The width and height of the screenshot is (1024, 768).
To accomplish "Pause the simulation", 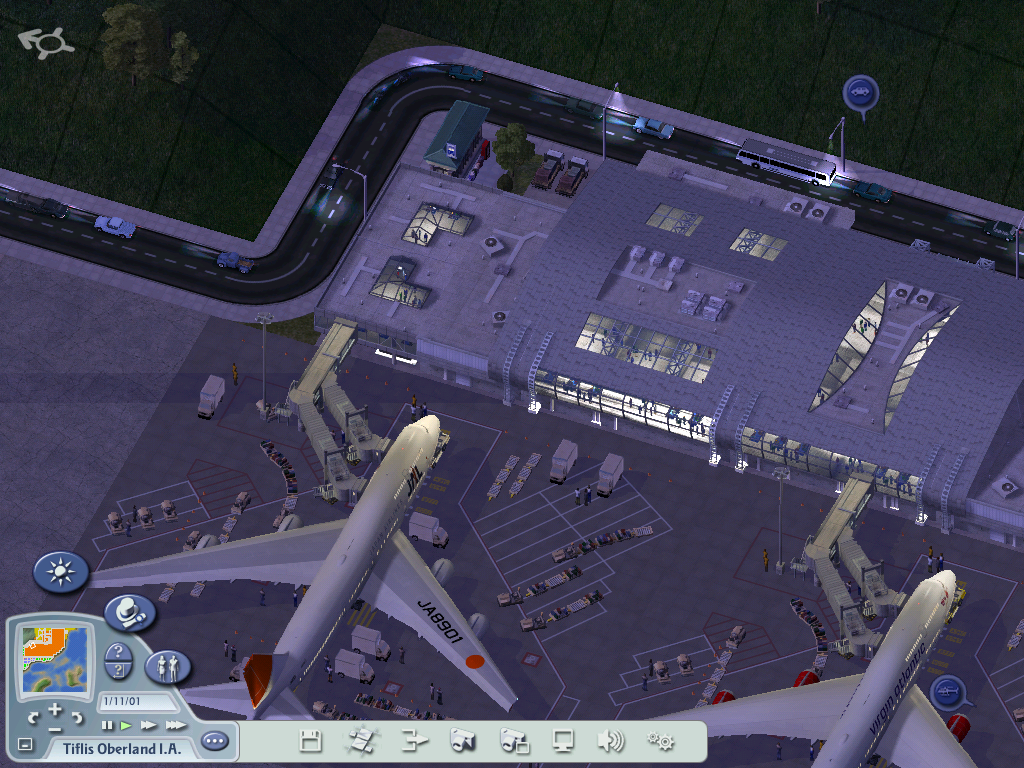I will [107, 725].
